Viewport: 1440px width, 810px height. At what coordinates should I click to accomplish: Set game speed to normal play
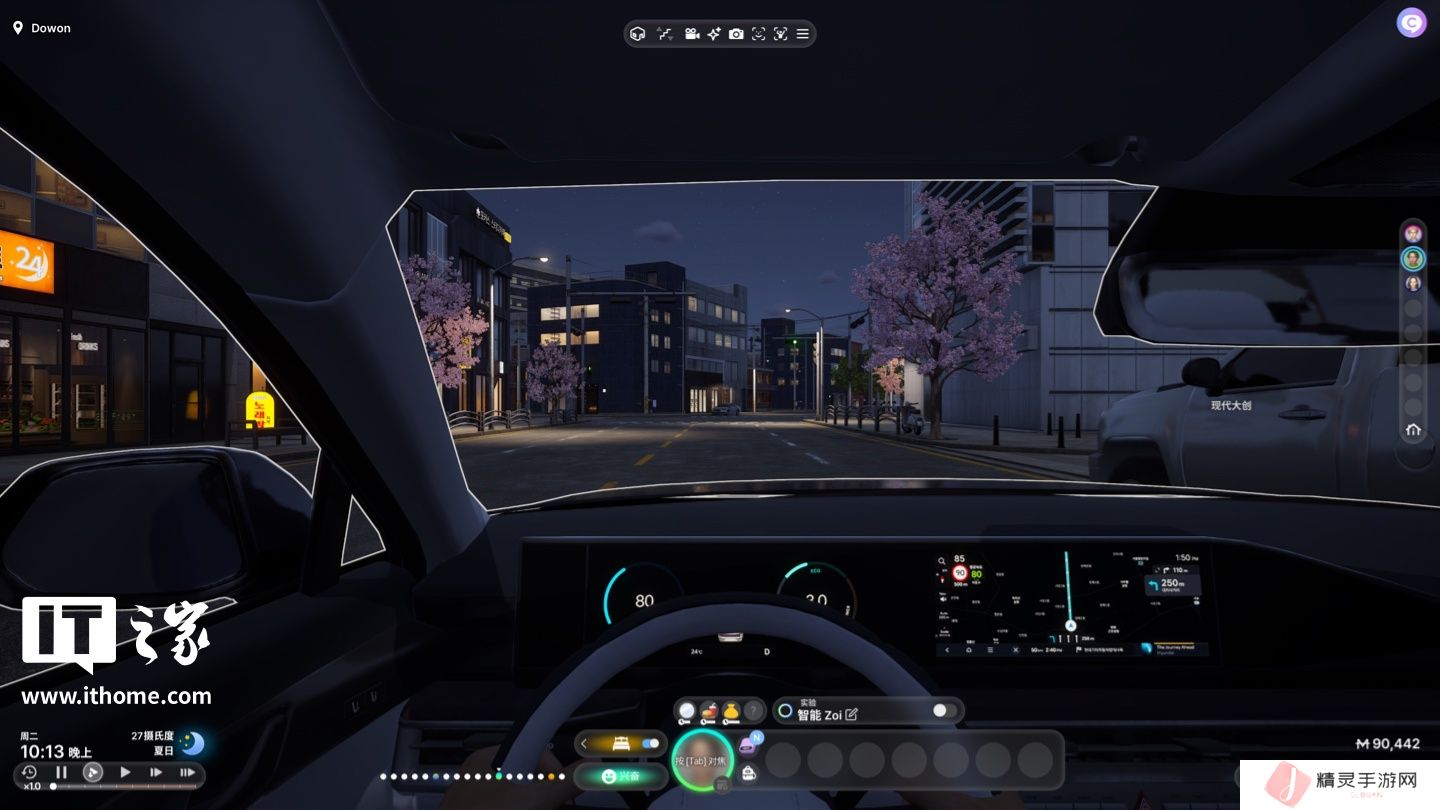[x=125, y=772]
